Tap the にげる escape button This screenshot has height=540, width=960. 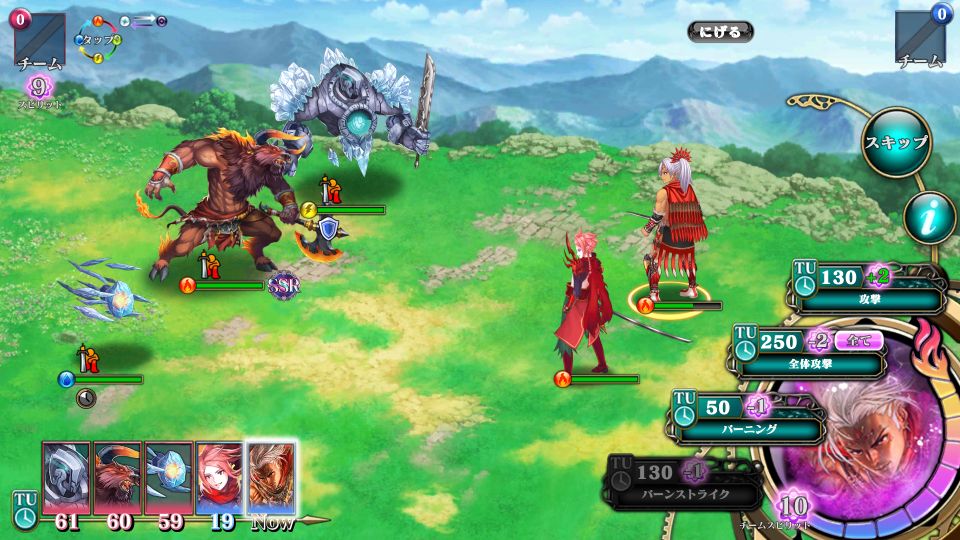click(720, 32)
